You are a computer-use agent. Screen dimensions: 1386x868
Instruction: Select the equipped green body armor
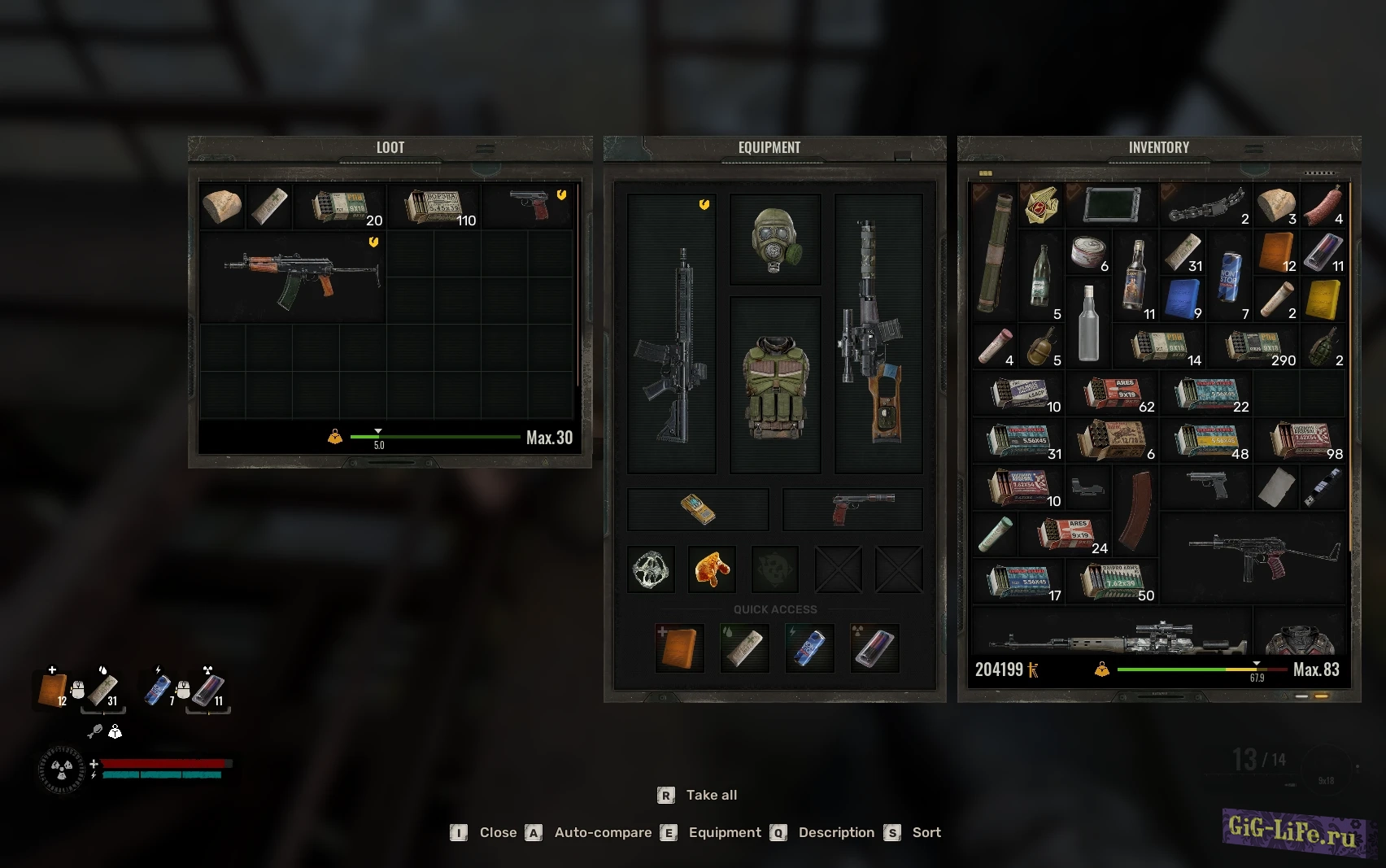coord(775,386)
